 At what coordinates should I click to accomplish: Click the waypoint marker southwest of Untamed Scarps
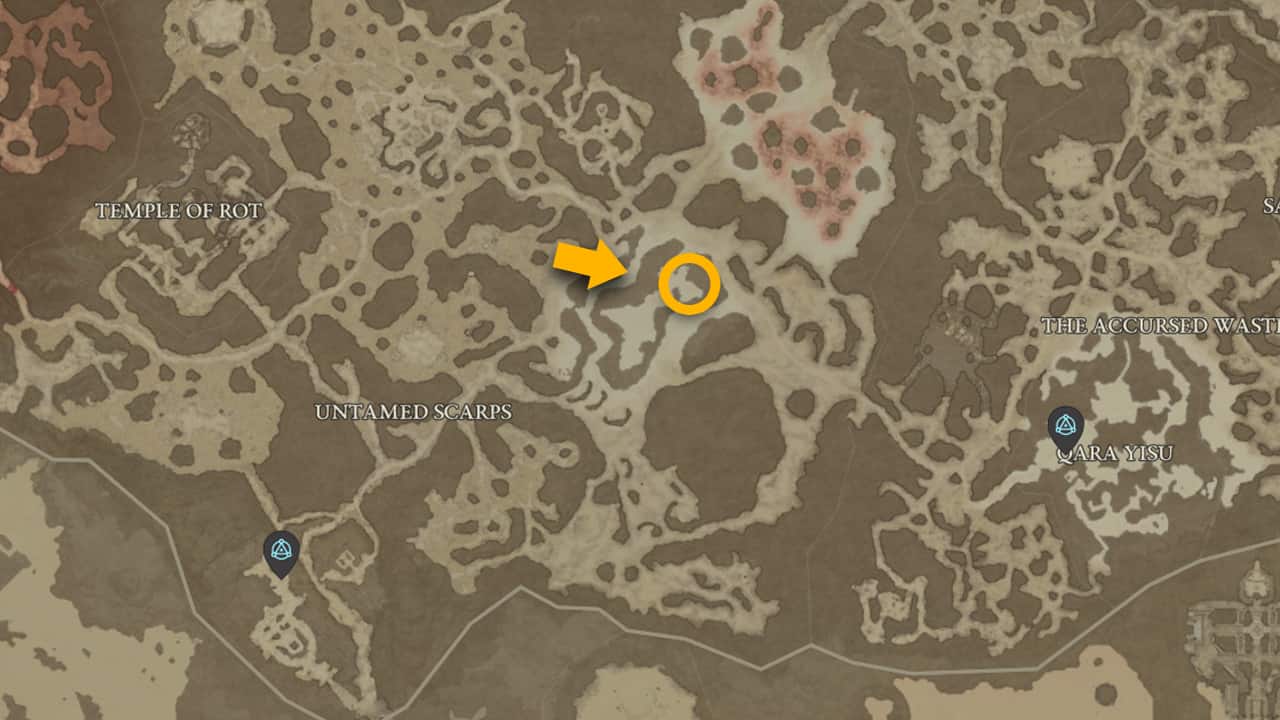[281, 551]
